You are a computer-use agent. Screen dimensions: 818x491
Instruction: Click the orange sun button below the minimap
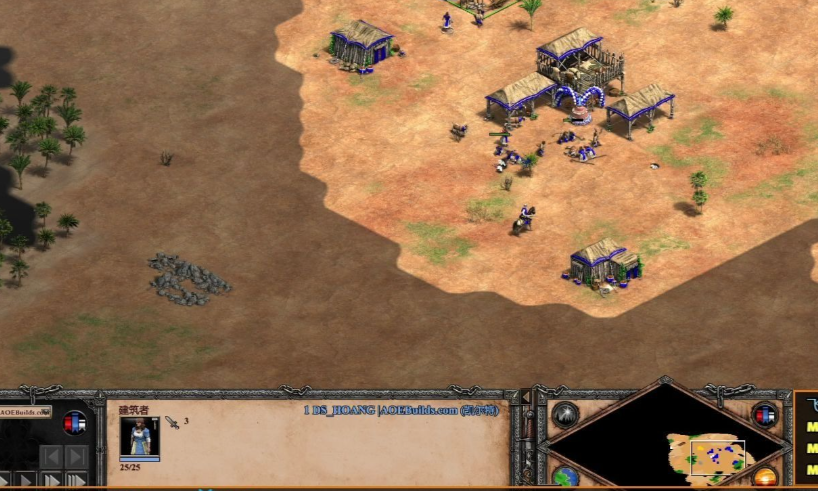click(765, 477)
